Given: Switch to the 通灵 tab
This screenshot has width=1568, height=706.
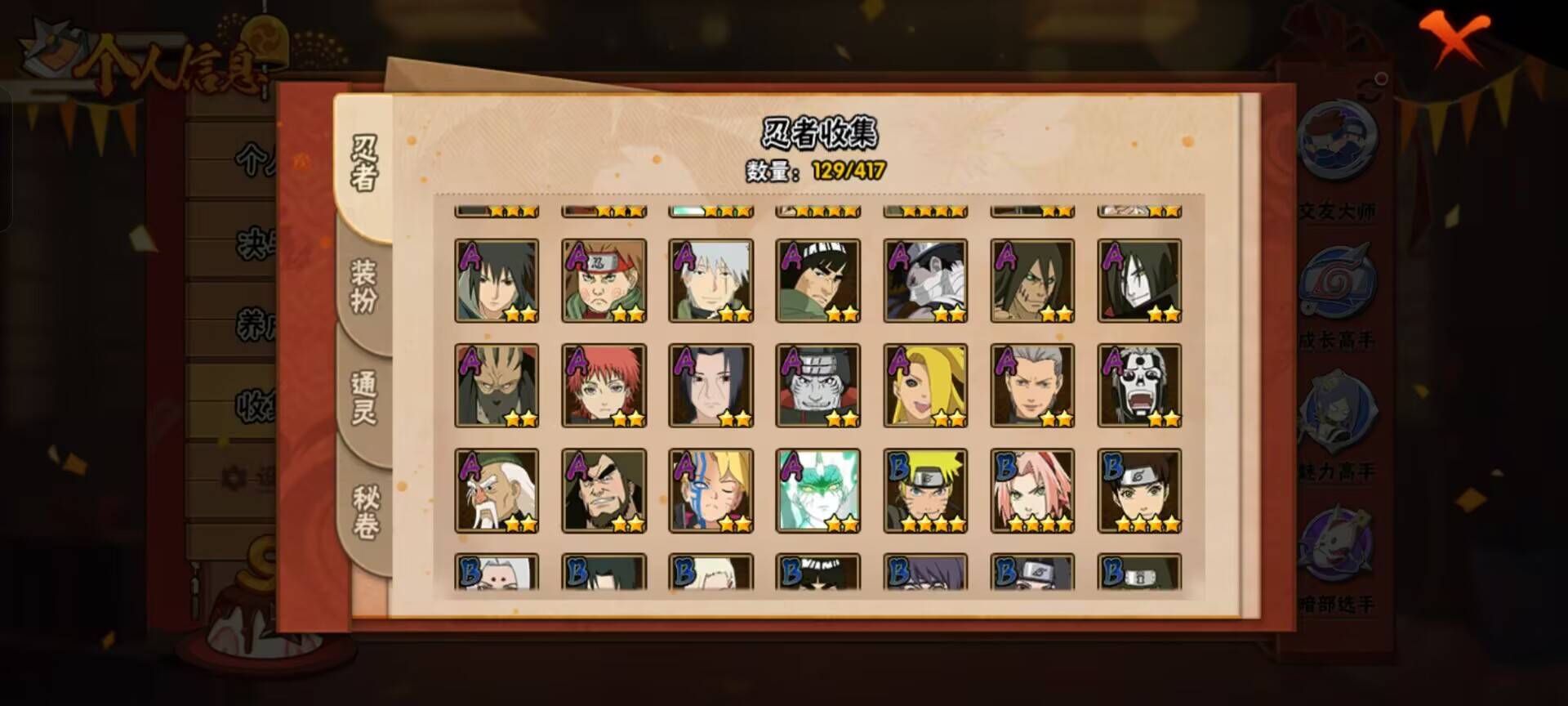Looking at the screenshot, I should point(362,396).
